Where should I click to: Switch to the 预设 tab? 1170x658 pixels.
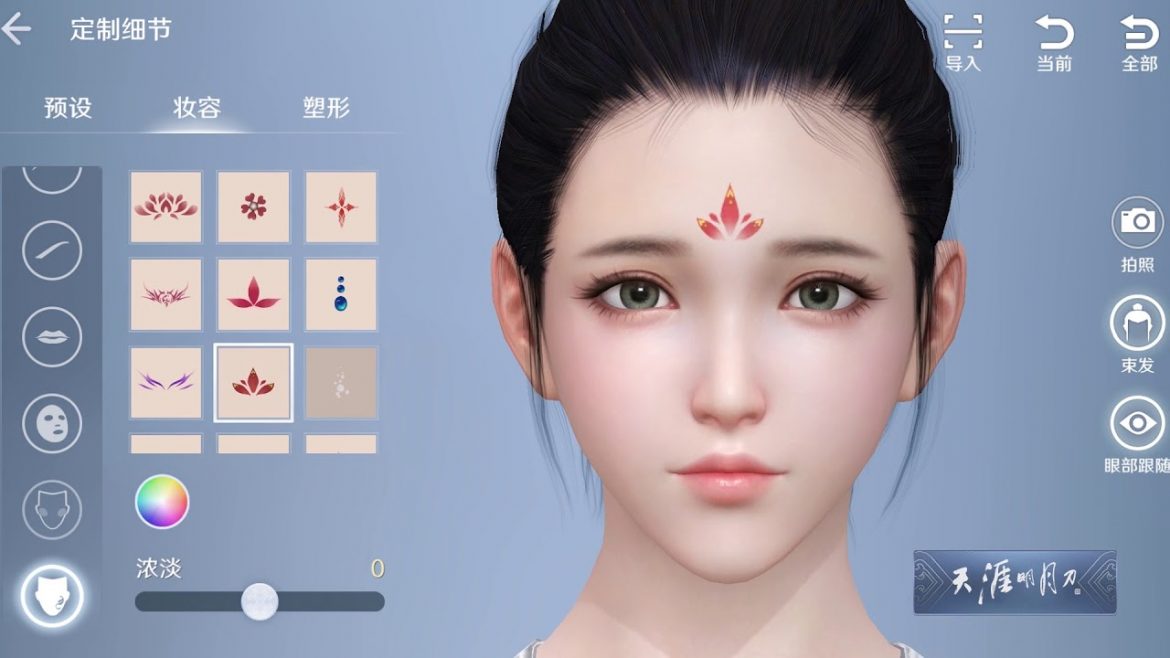click(x=68, y=108)
